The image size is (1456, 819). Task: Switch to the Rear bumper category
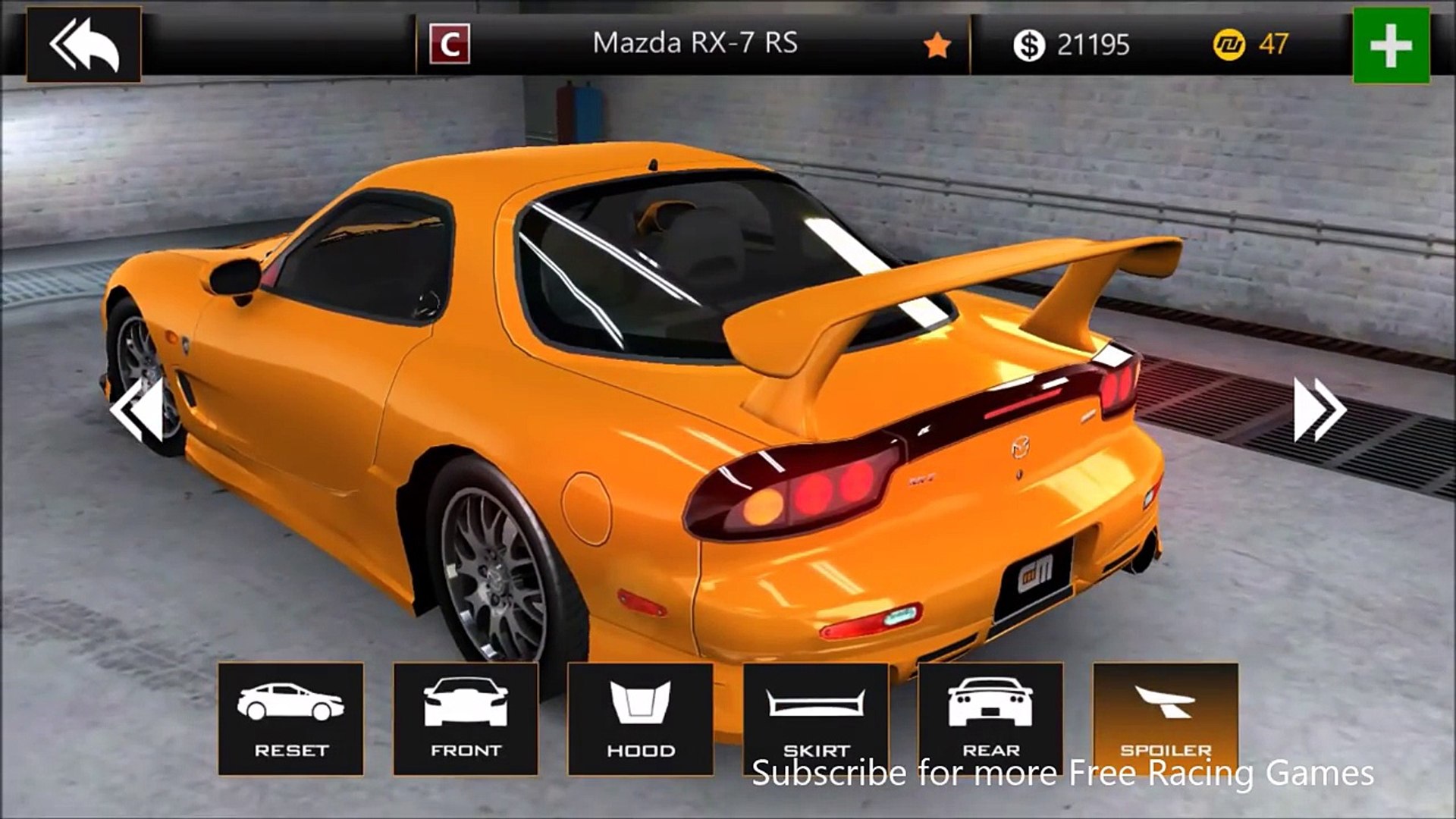tap(990, 718)
